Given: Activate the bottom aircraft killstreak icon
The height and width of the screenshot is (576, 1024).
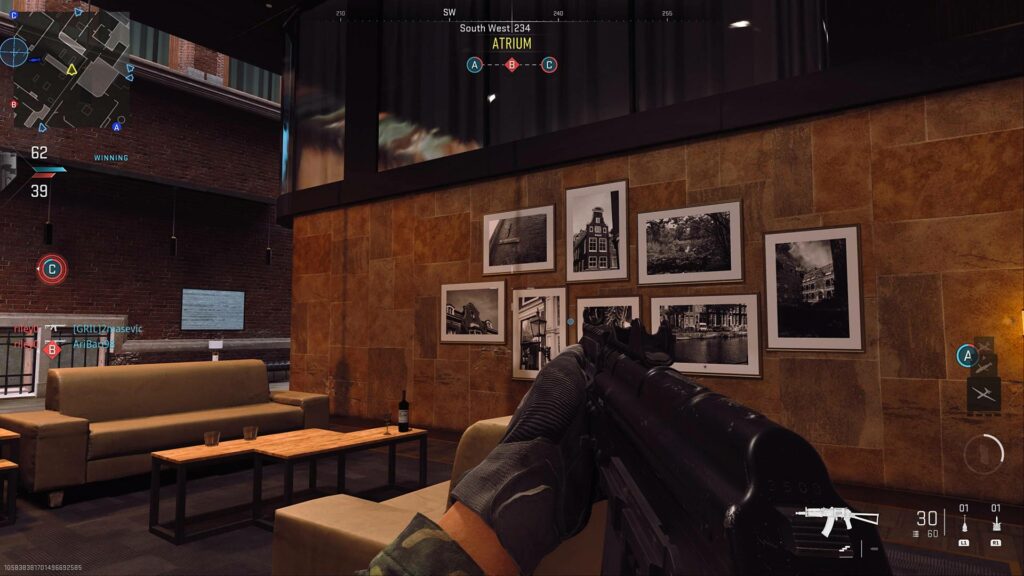Looking at the screenshot, I should click(x=983, y=394).
